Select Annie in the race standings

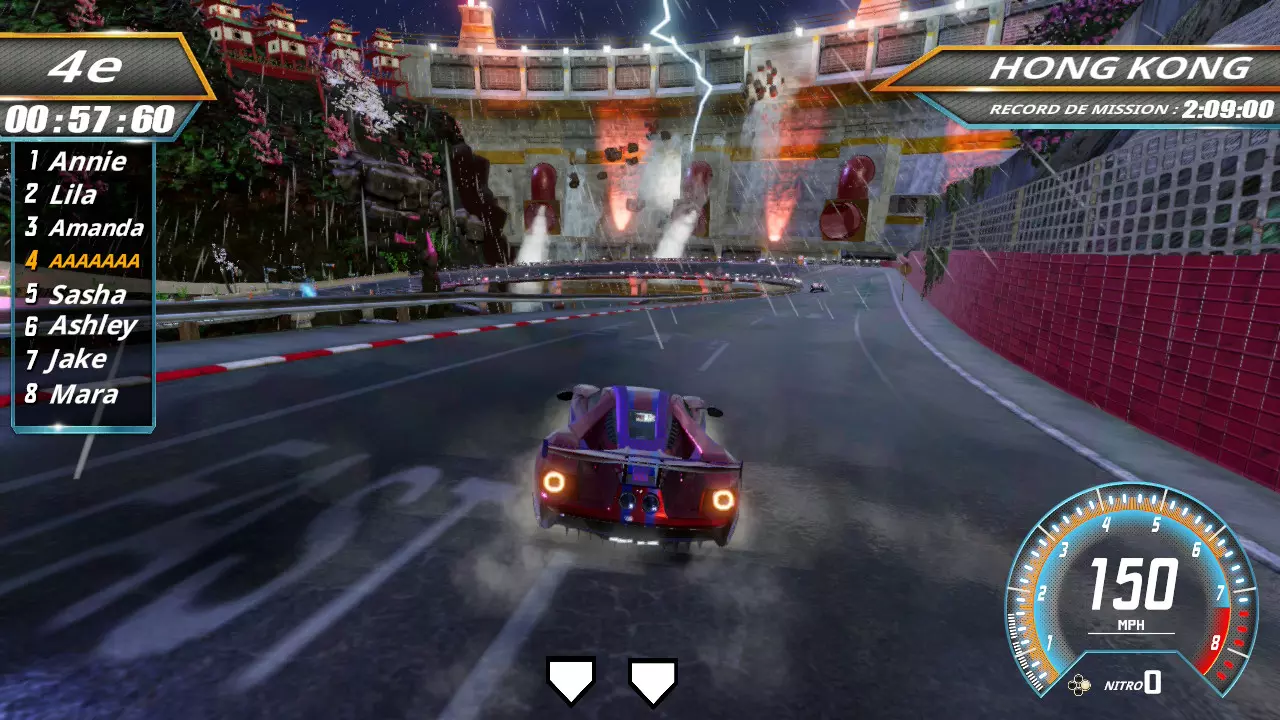[86, 161]
